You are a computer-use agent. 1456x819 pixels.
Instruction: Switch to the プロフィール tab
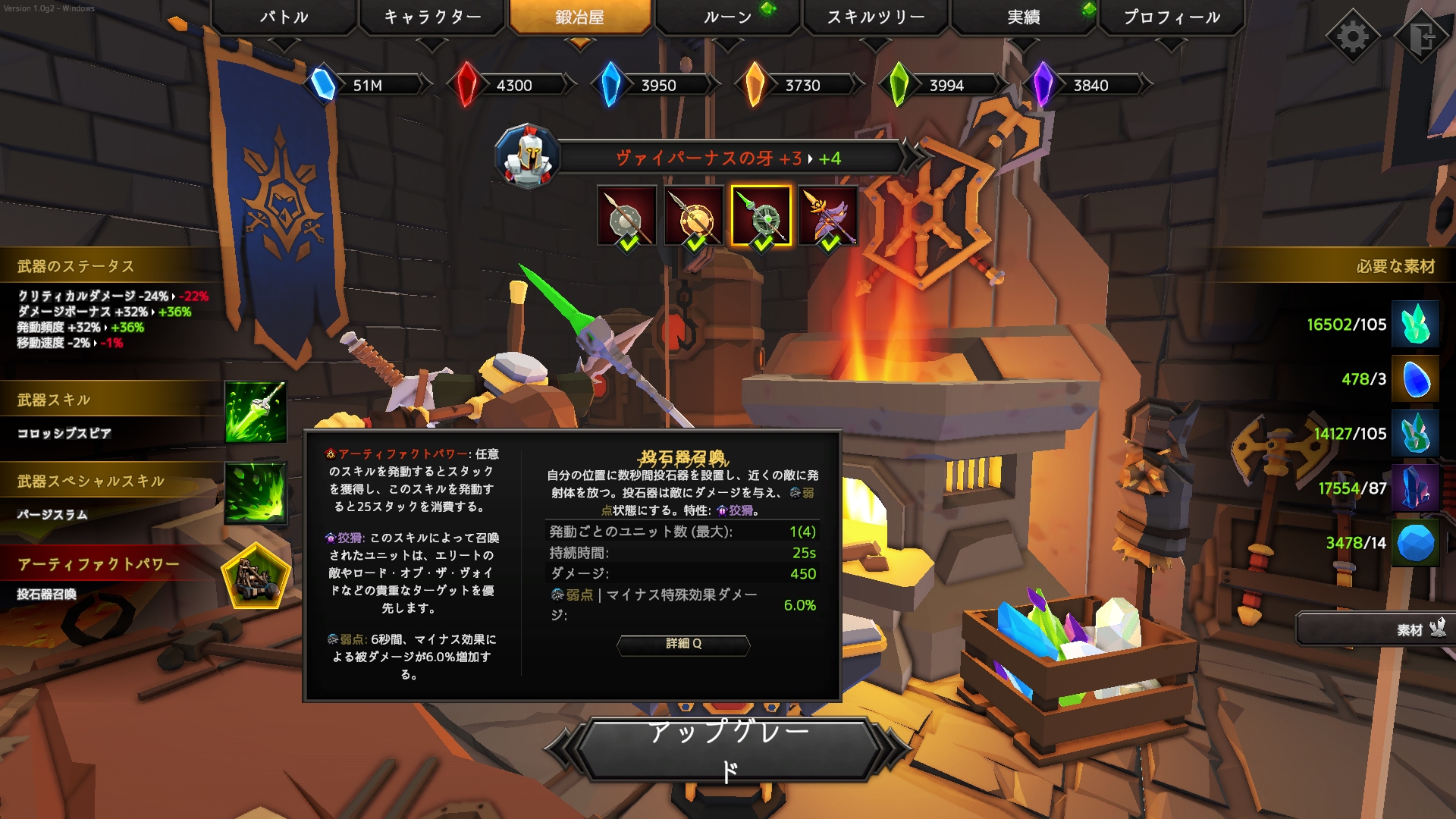1172,17
